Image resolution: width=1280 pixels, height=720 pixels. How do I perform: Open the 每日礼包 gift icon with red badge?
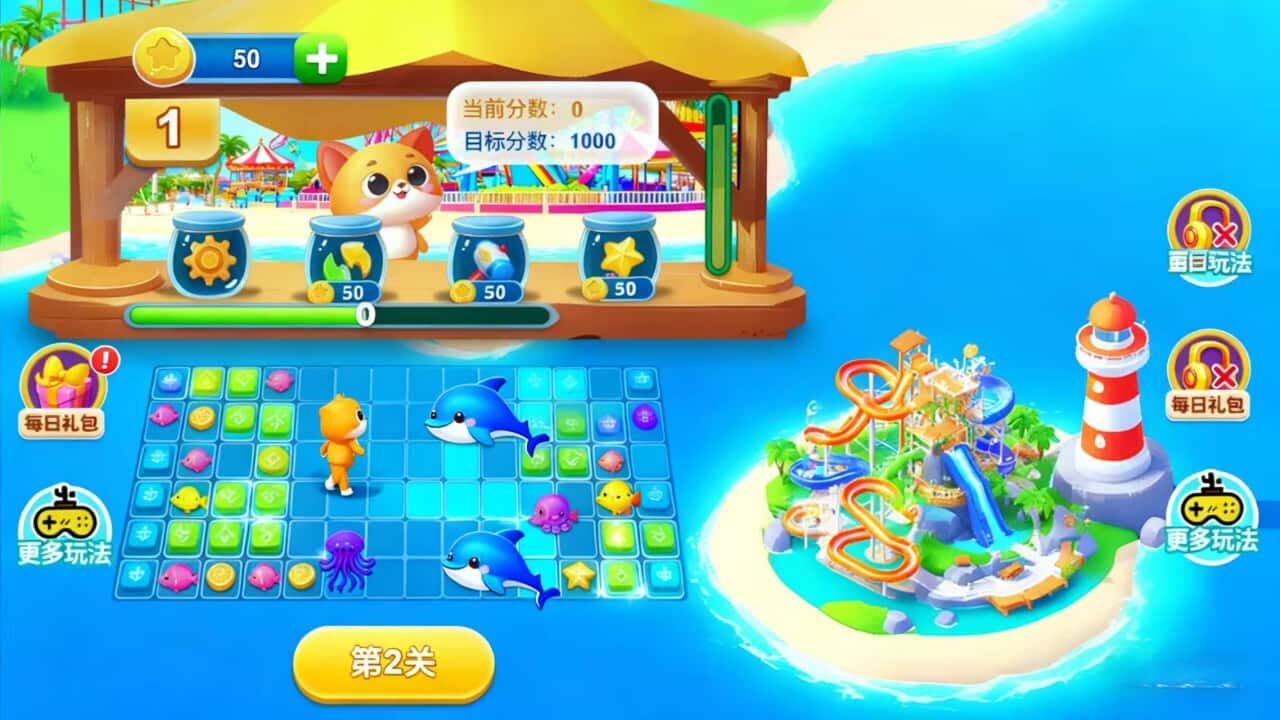click(x=62, y=380)
